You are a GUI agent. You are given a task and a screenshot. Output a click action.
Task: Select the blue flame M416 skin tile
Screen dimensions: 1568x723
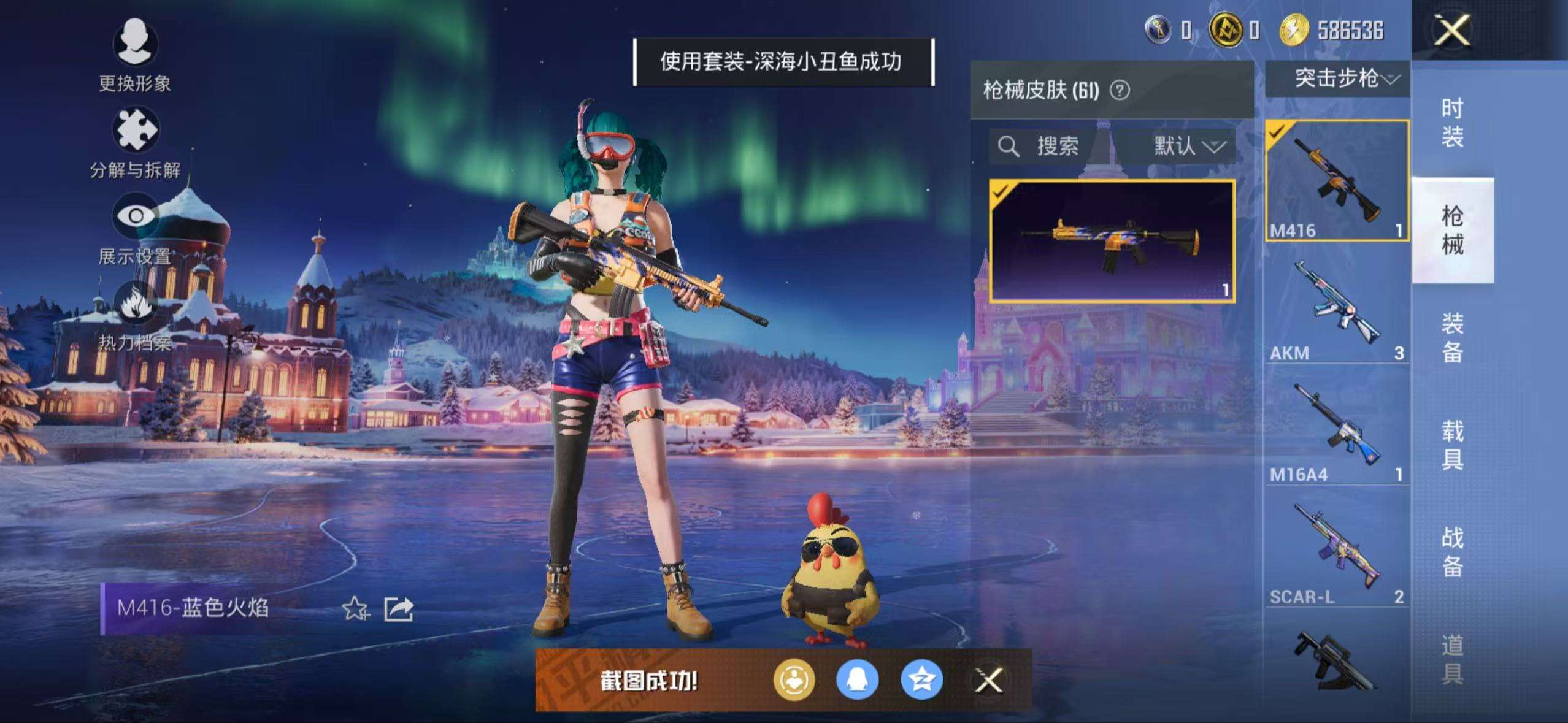coord(1112,241)
